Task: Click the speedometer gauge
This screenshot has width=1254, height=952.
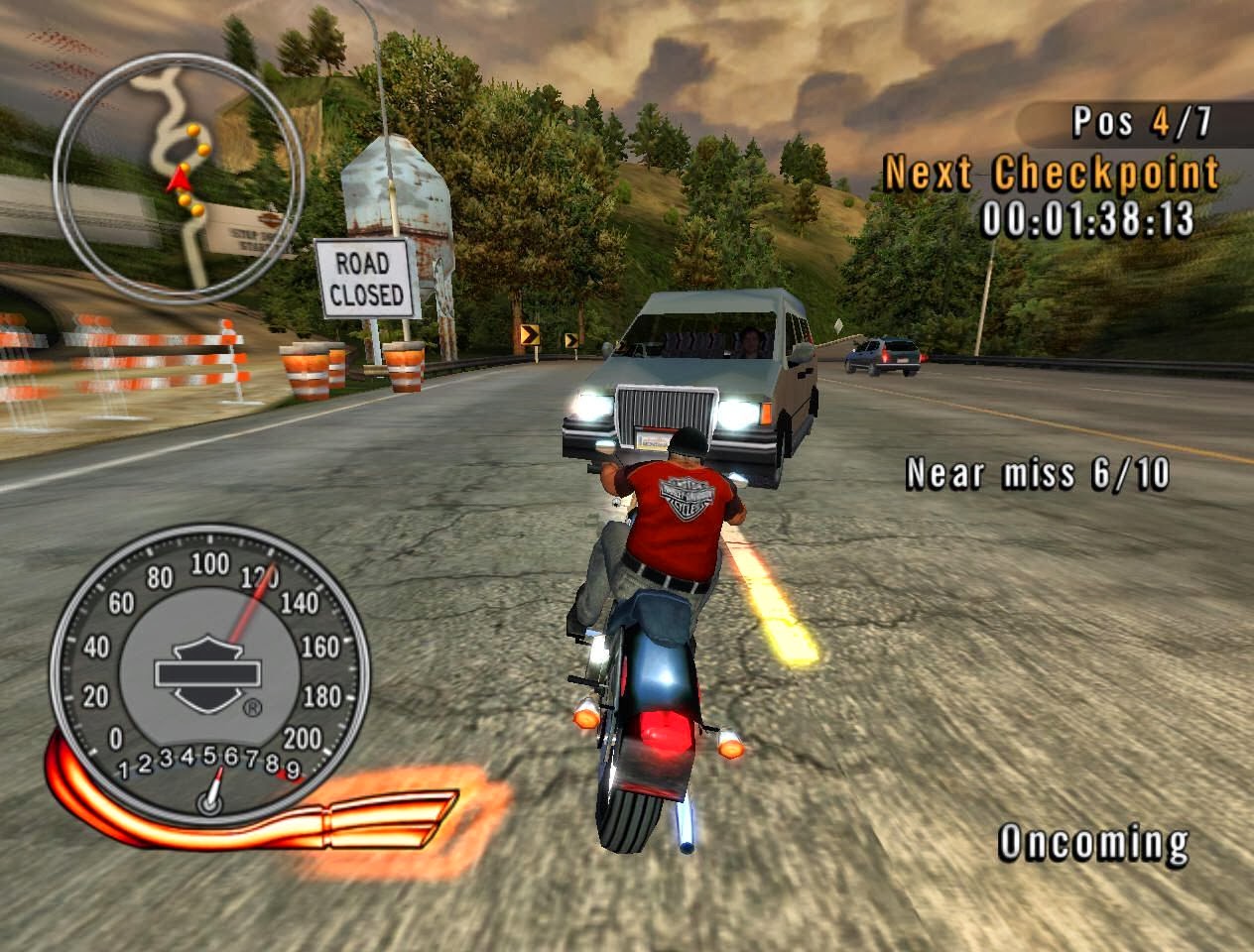Action: [208, 668]
